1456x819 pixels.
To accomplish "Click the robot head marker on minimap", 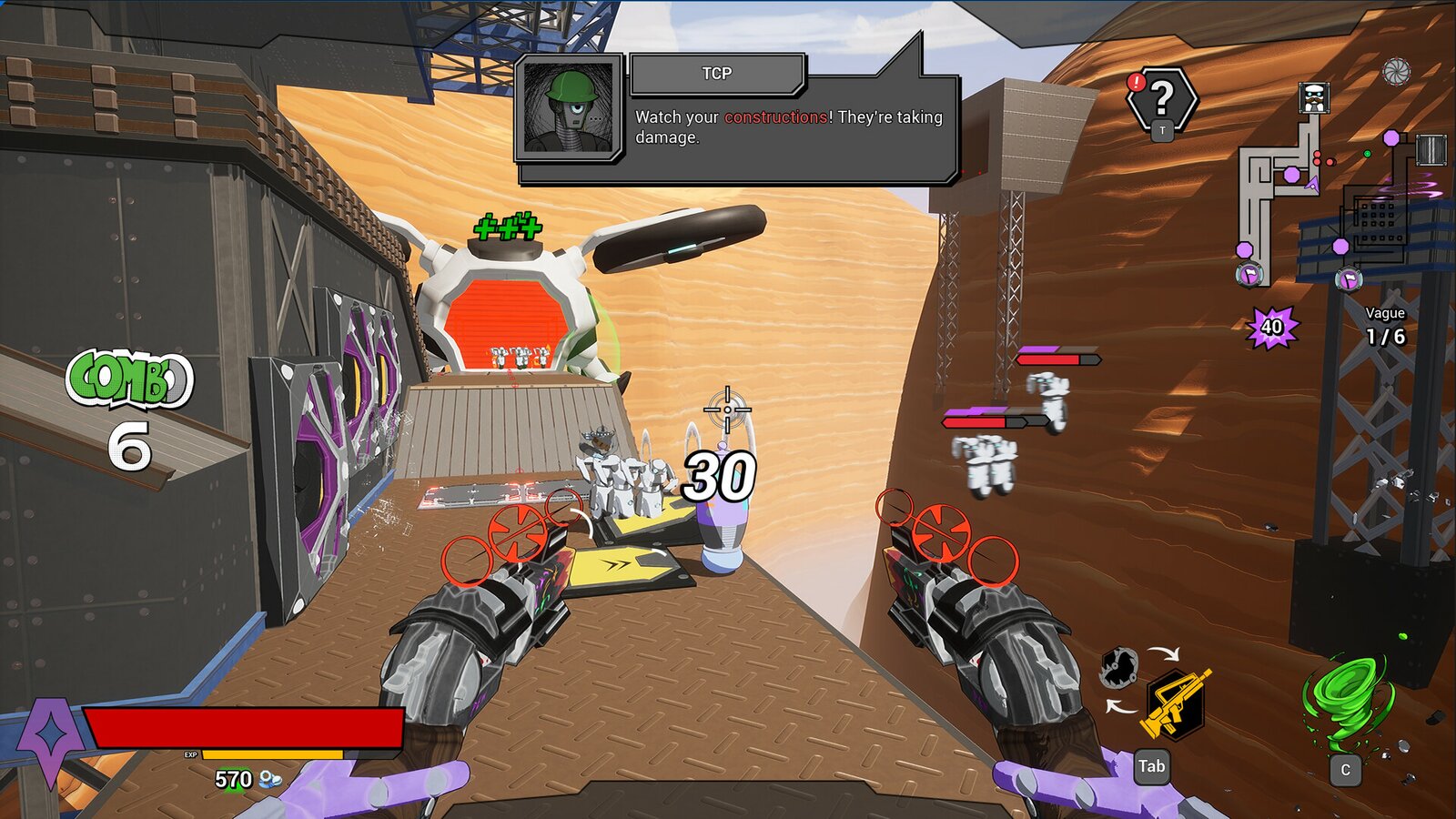I will tap(1313, 96).
